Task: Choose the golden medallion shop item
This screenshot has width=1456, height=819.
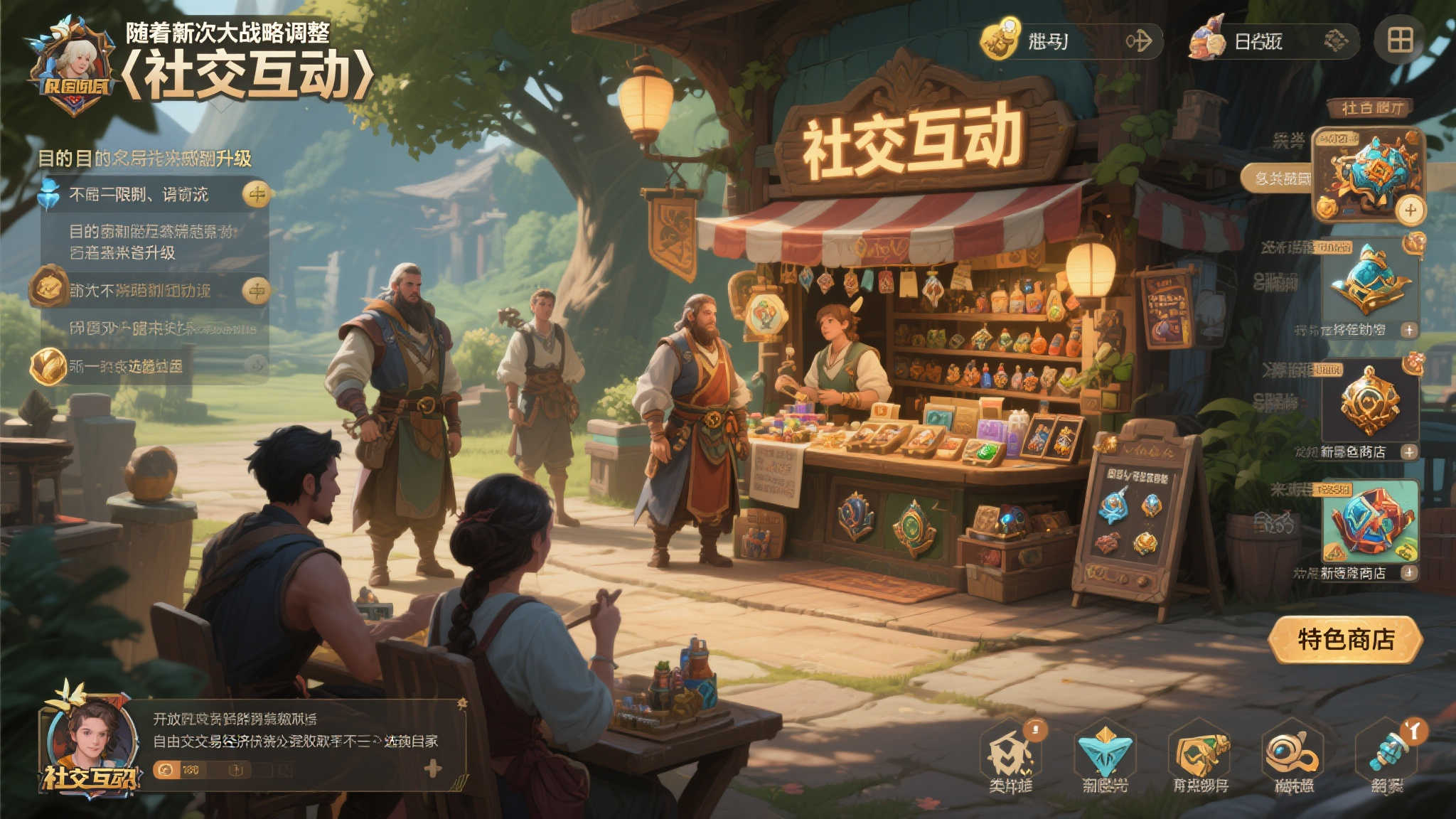Action: (x=1369, y=402)
